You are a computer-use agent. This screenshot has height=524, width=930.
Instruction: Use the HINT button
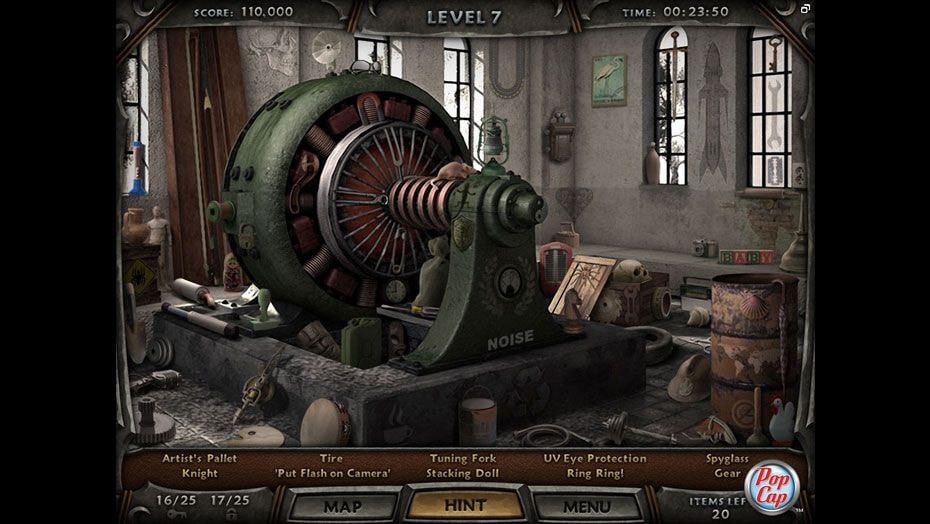pos(464,506)
